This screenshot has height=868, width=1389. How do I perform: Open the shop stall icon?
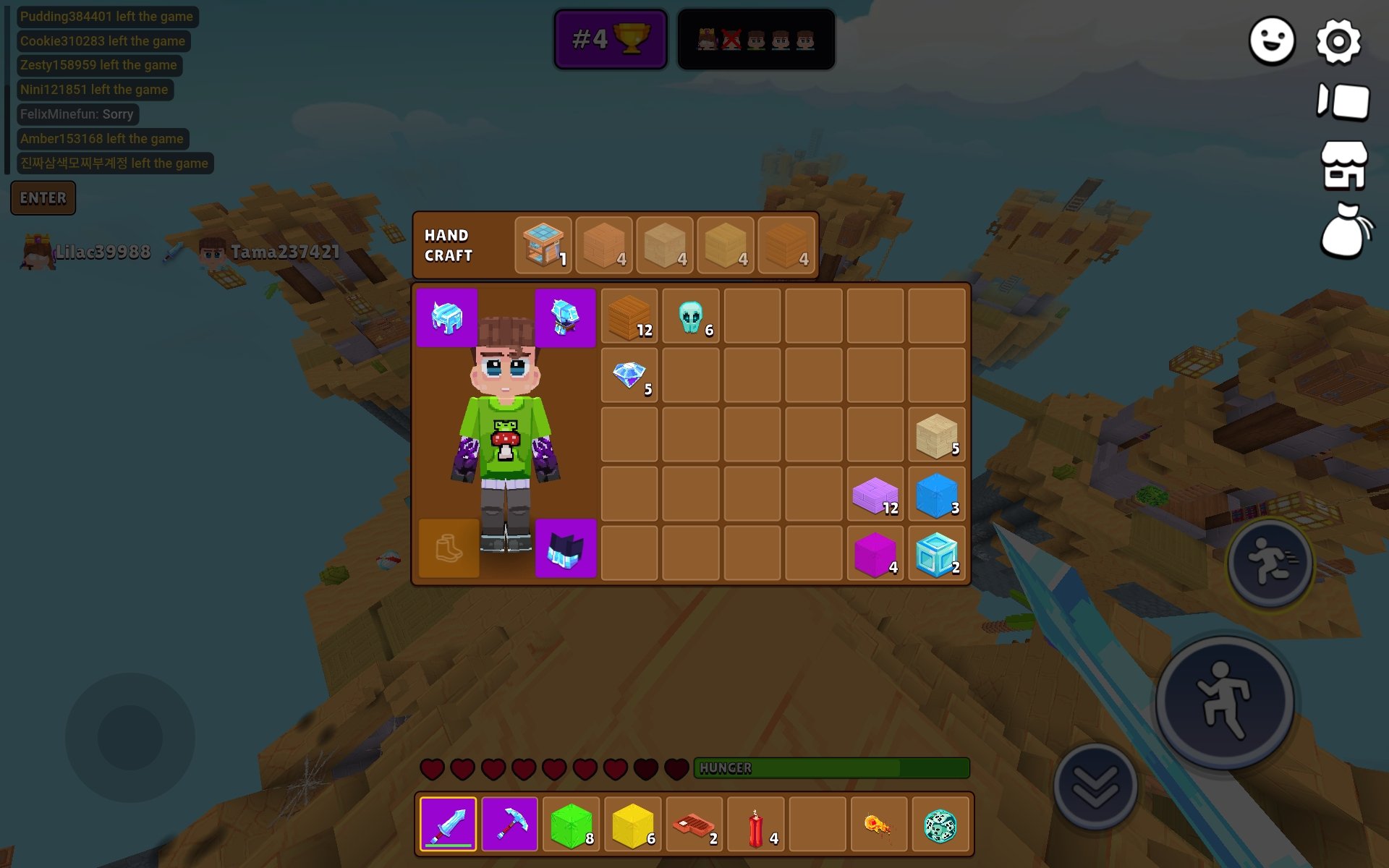click(x=1343, y=165)
